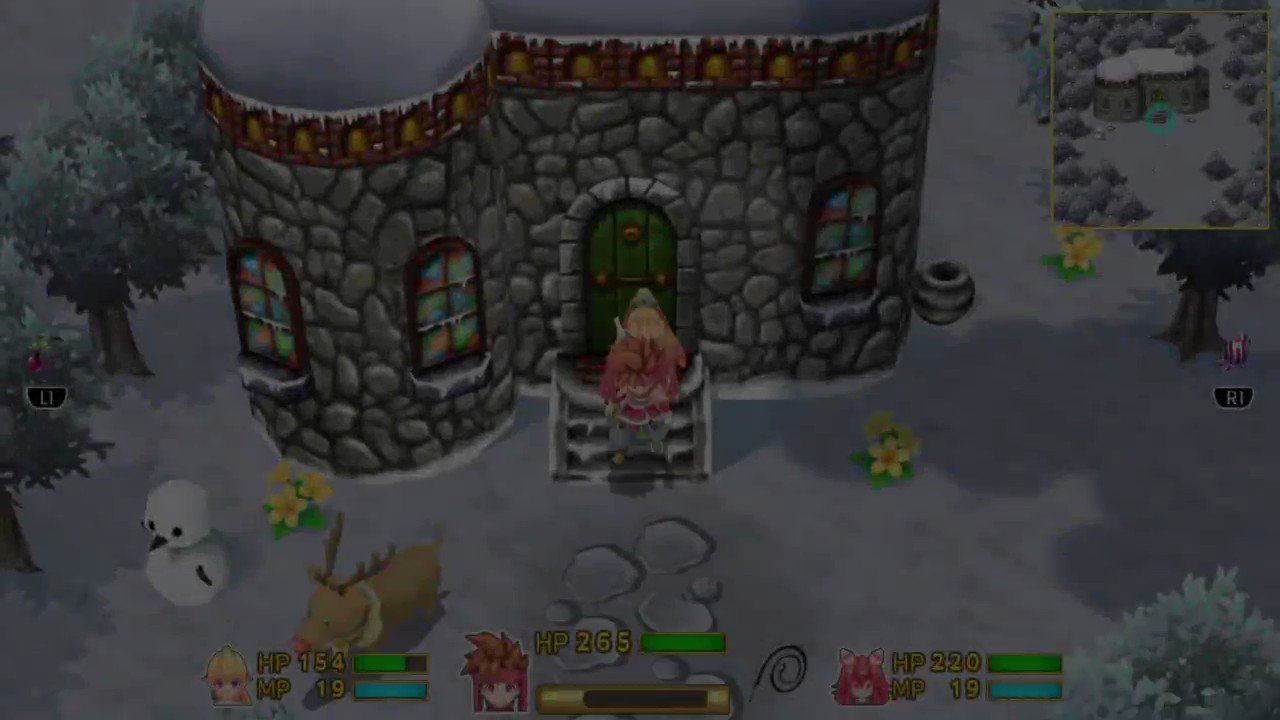This screenshot has width=1280, height=720.
Task: Toggle the left party member's MP bar
Action: 390,690
